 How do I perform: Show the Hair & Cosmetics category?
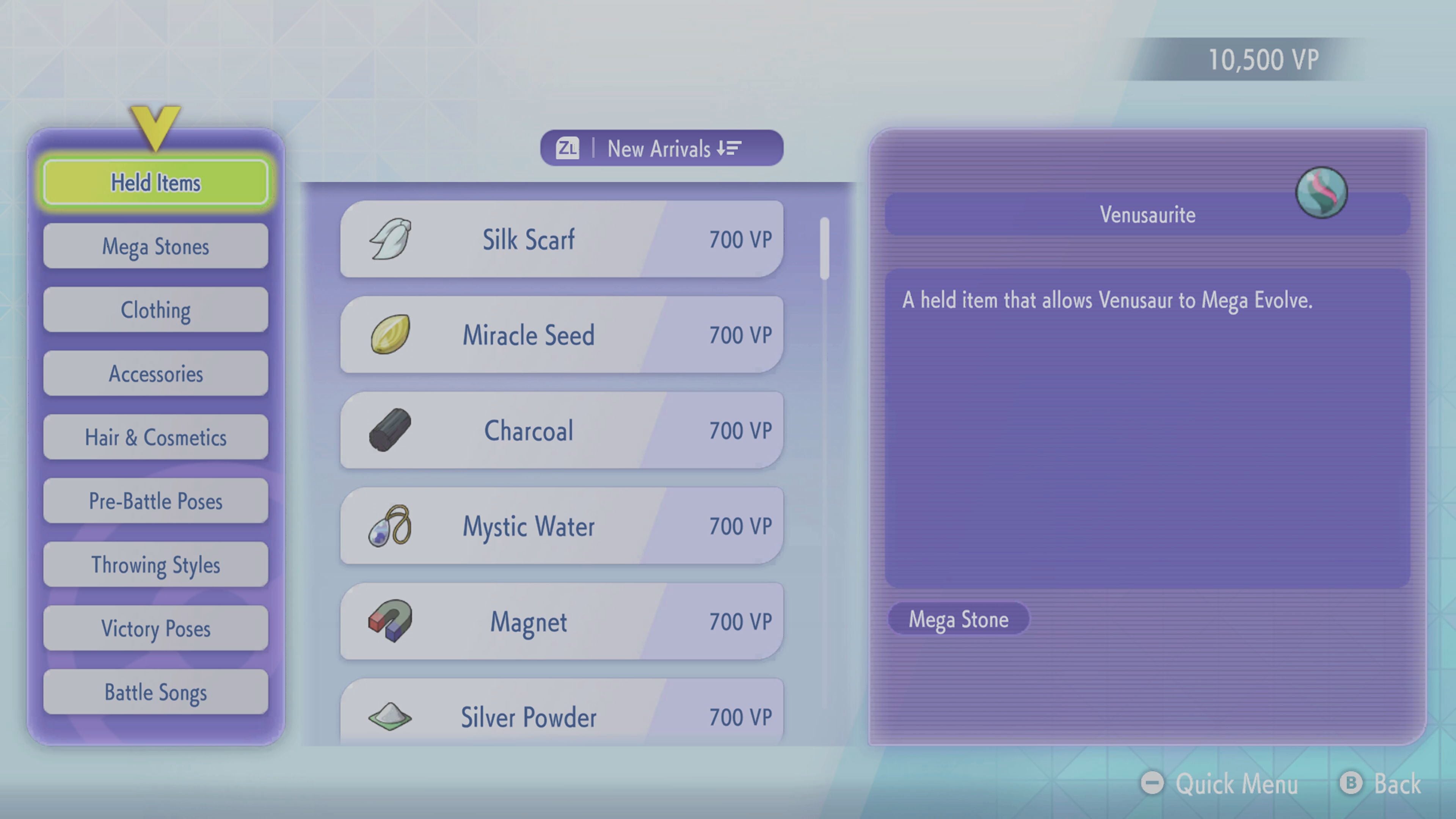155,438
